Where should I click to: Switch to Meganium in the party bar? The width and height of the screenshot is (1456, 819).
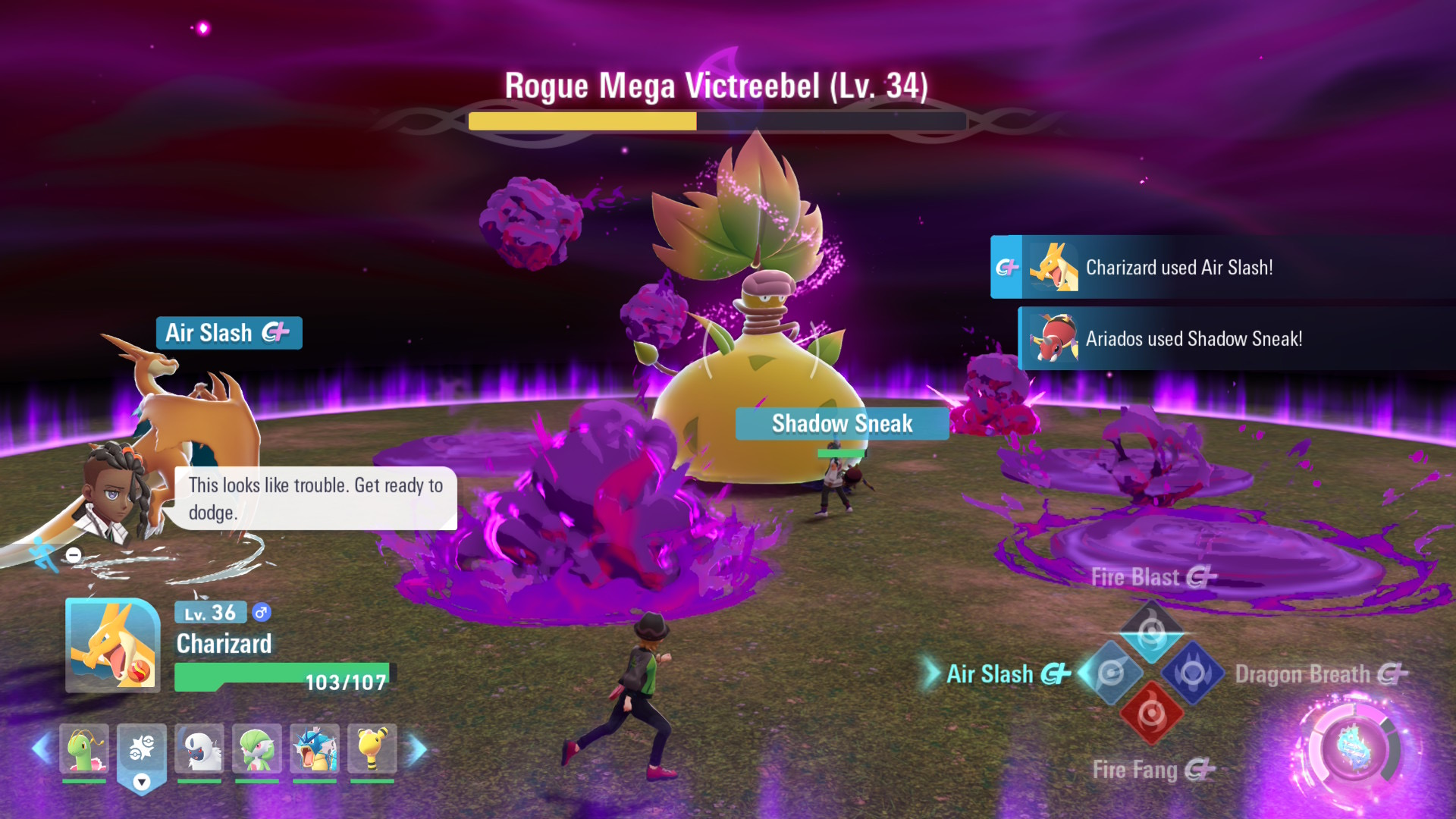coord(84,748)
